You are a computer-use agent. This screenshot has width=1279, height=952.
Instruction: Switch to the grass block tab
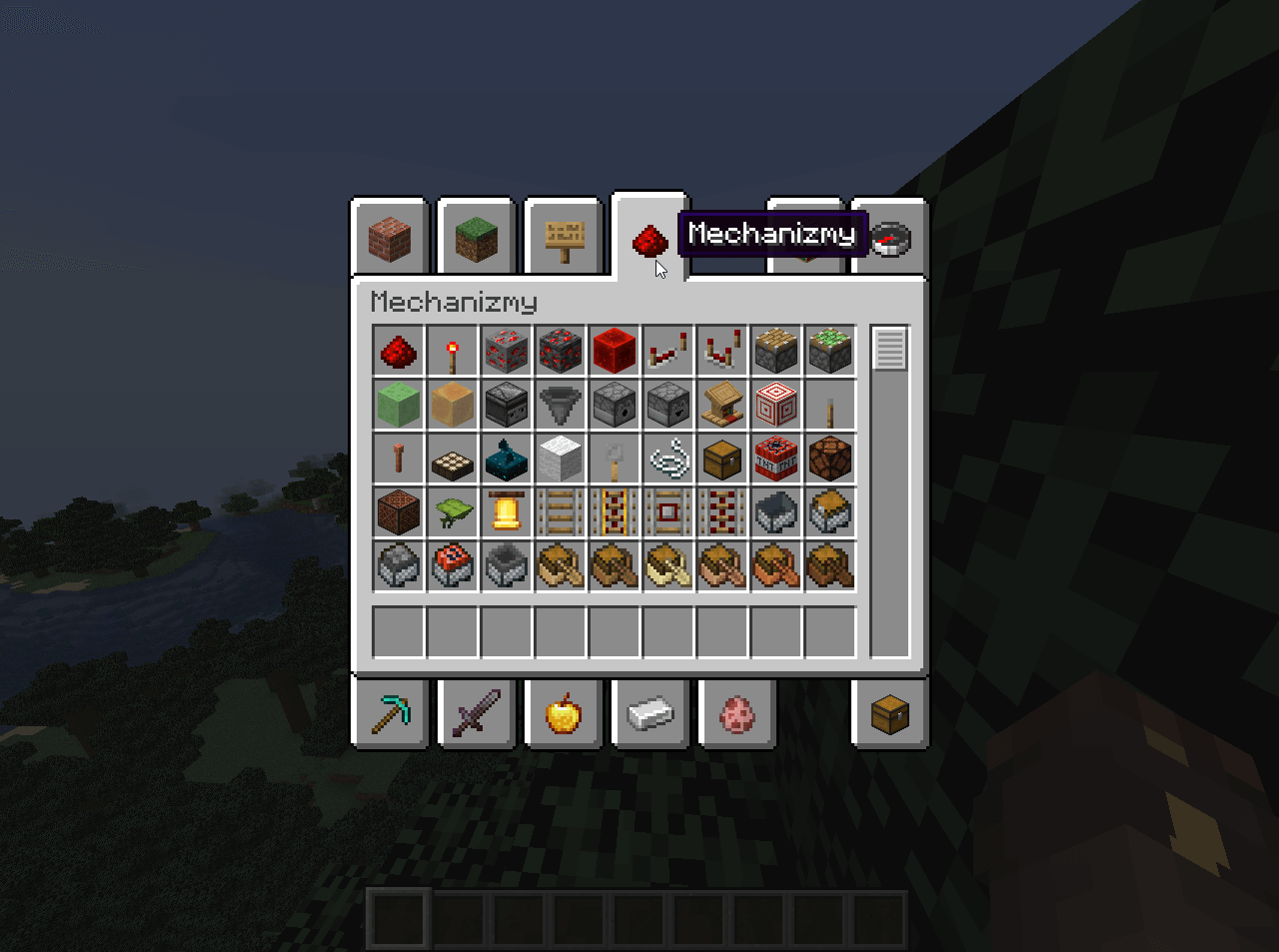477,239
